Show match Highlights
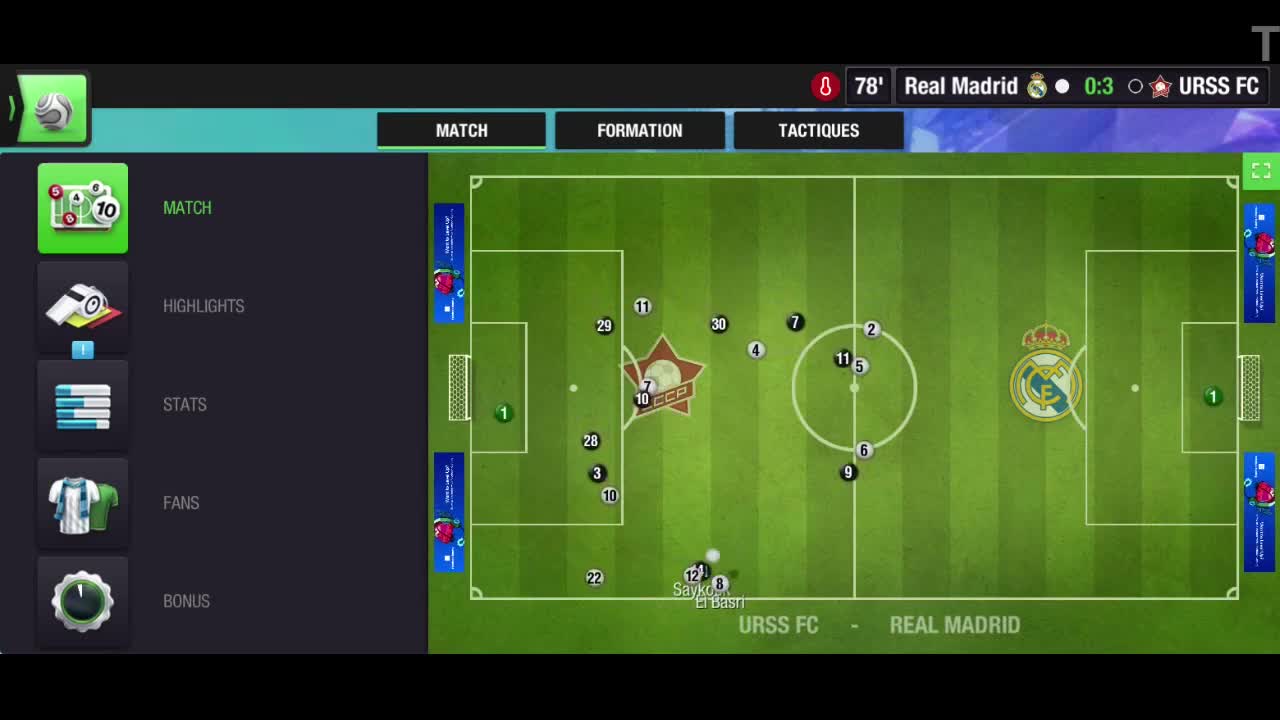Viewport: 1280px width, 720px height. point(83,306)
